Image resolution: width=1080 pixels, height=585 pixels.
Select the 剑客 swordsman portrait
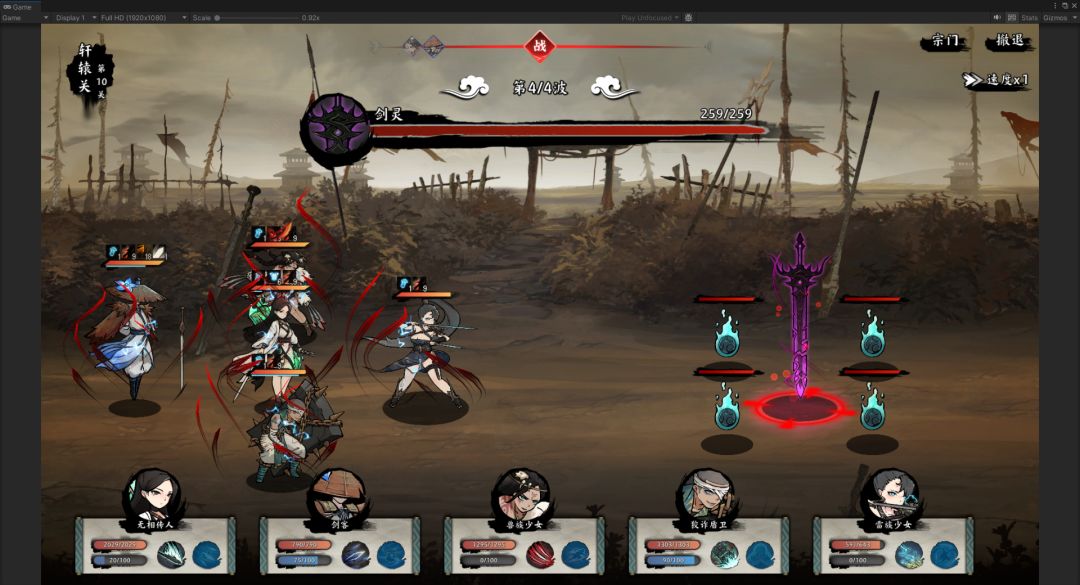(x=336, y=495)
